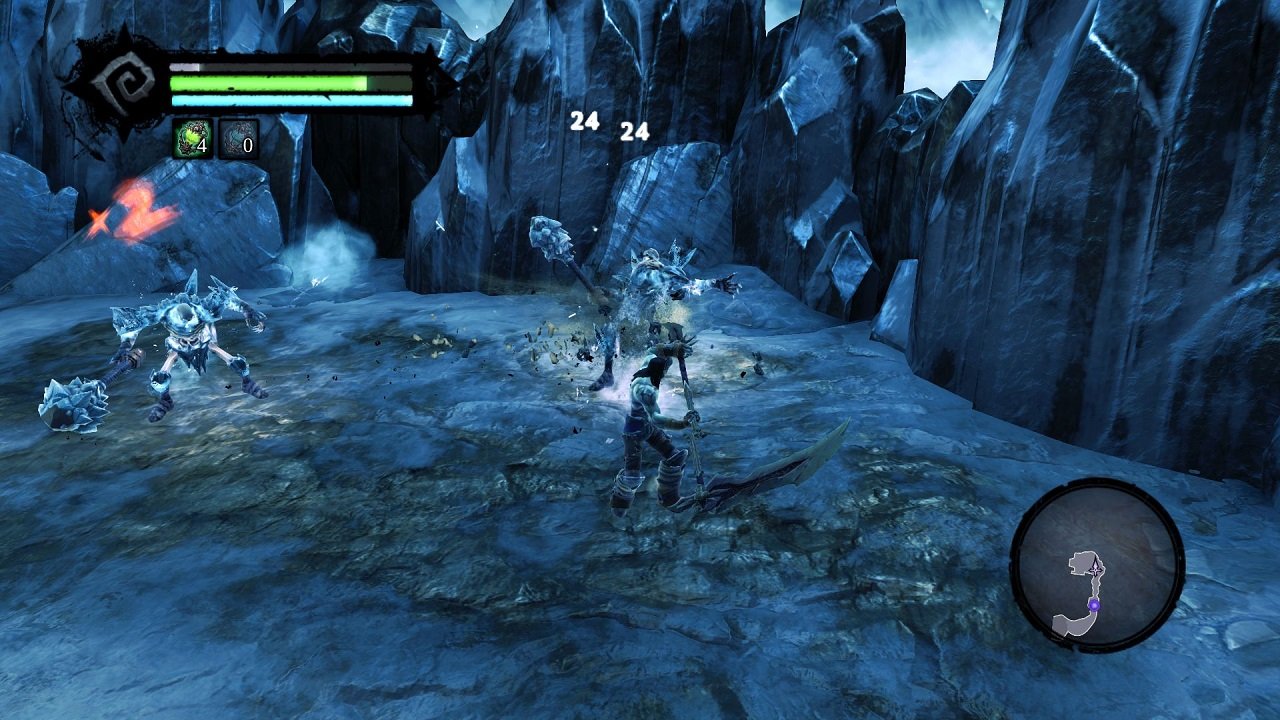1280x720 pixels.
Task: Select the purple player arrow on the minimap
Action: 1095,566
